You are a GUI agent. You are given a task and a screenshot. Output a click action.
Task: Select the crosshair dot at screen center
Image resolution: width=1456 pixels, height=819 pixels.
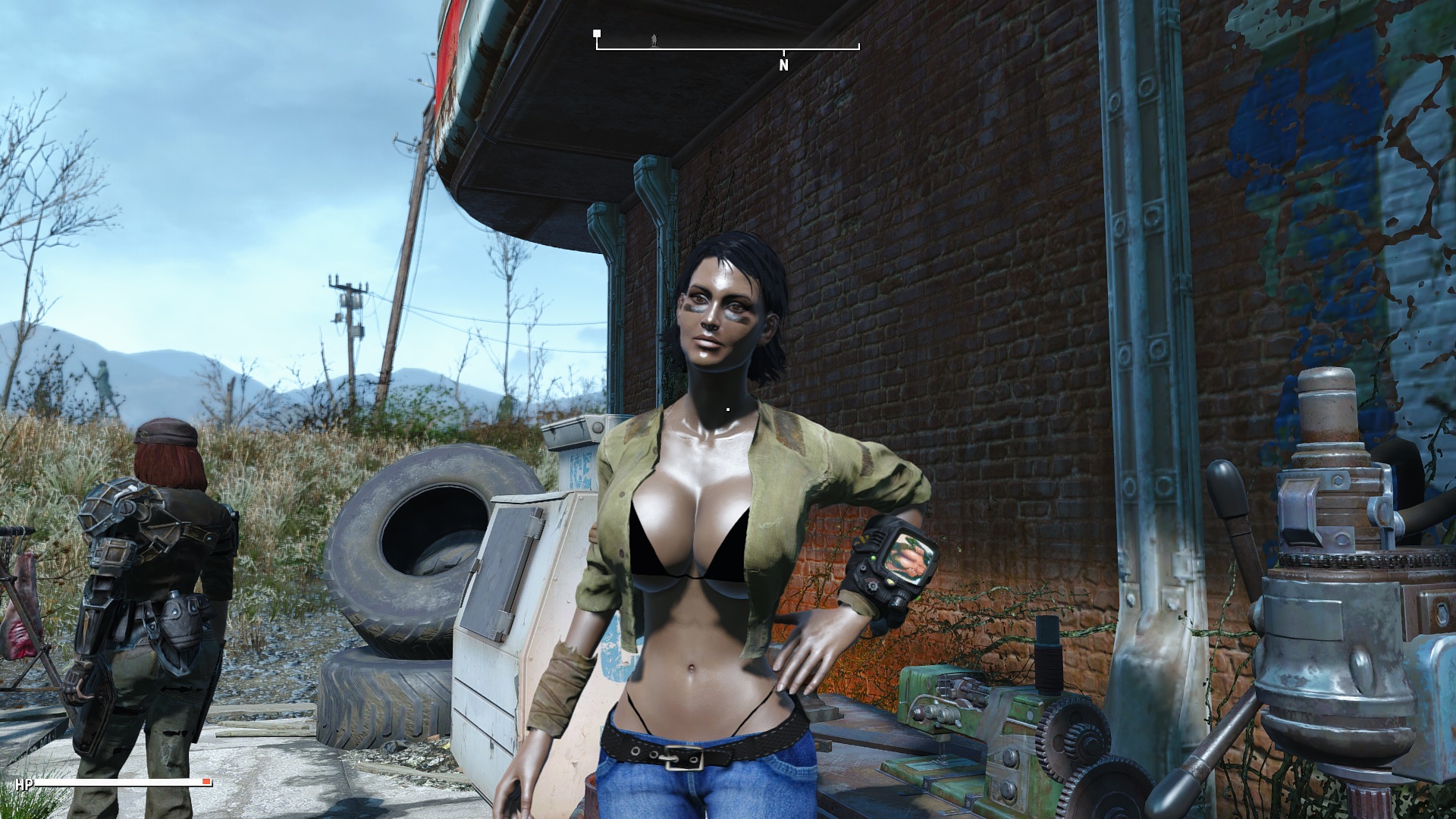click(x=728, y=409)
